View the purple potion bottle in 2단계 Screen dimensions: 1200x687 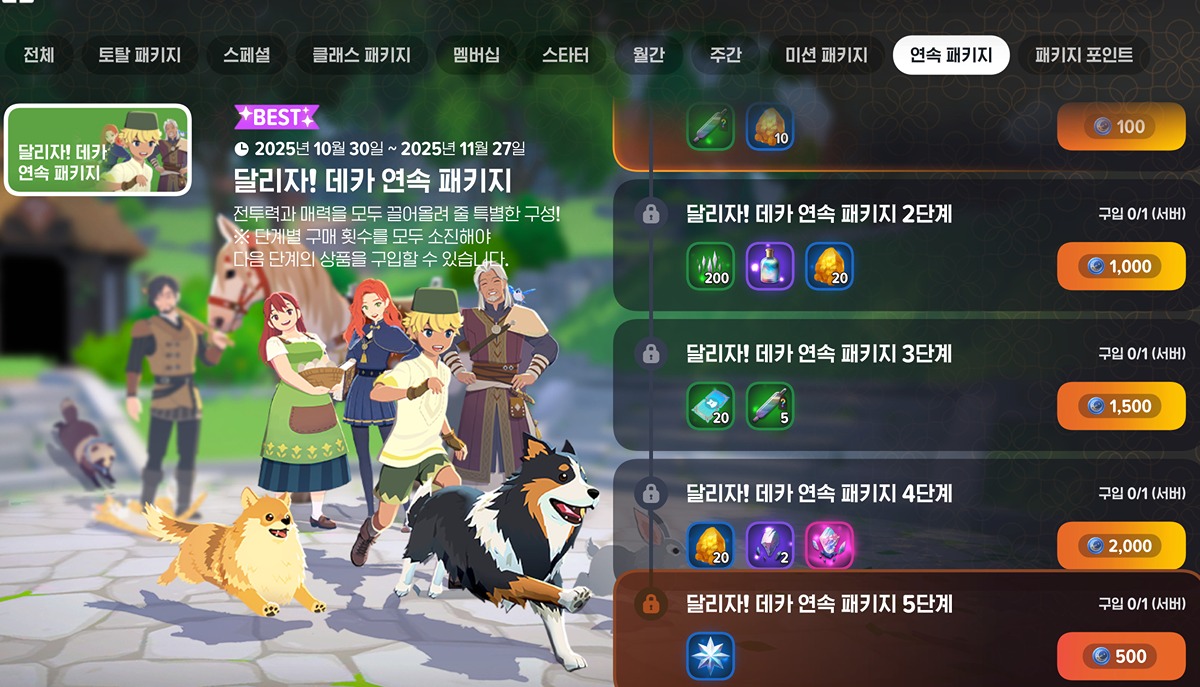point(770,266)
